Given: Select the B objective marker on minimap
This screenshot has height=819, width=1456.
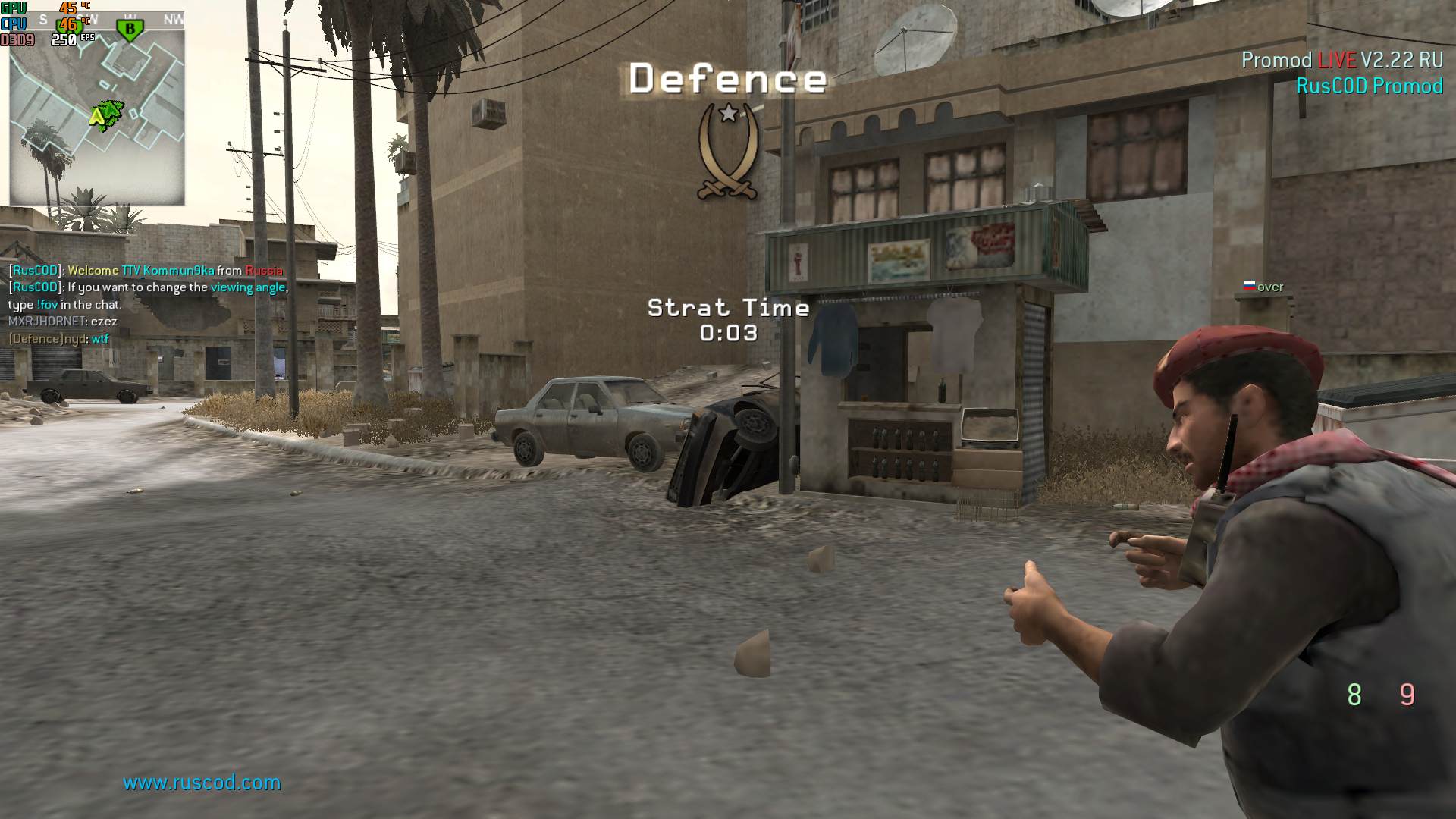Looking at the screenshot, I should [130, 30].
